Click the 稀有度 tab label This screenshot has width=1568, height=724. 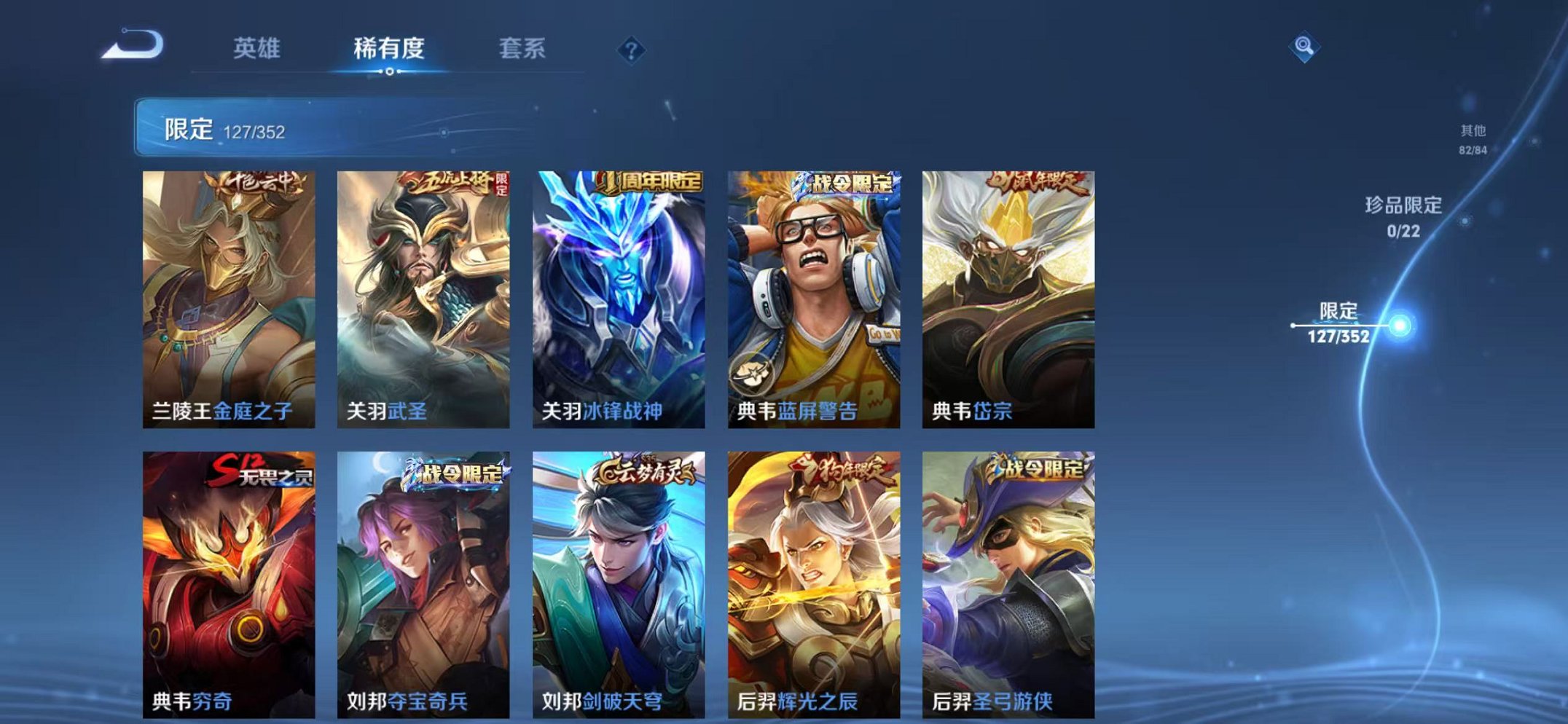pyautogui.click(x=390, y=50)
